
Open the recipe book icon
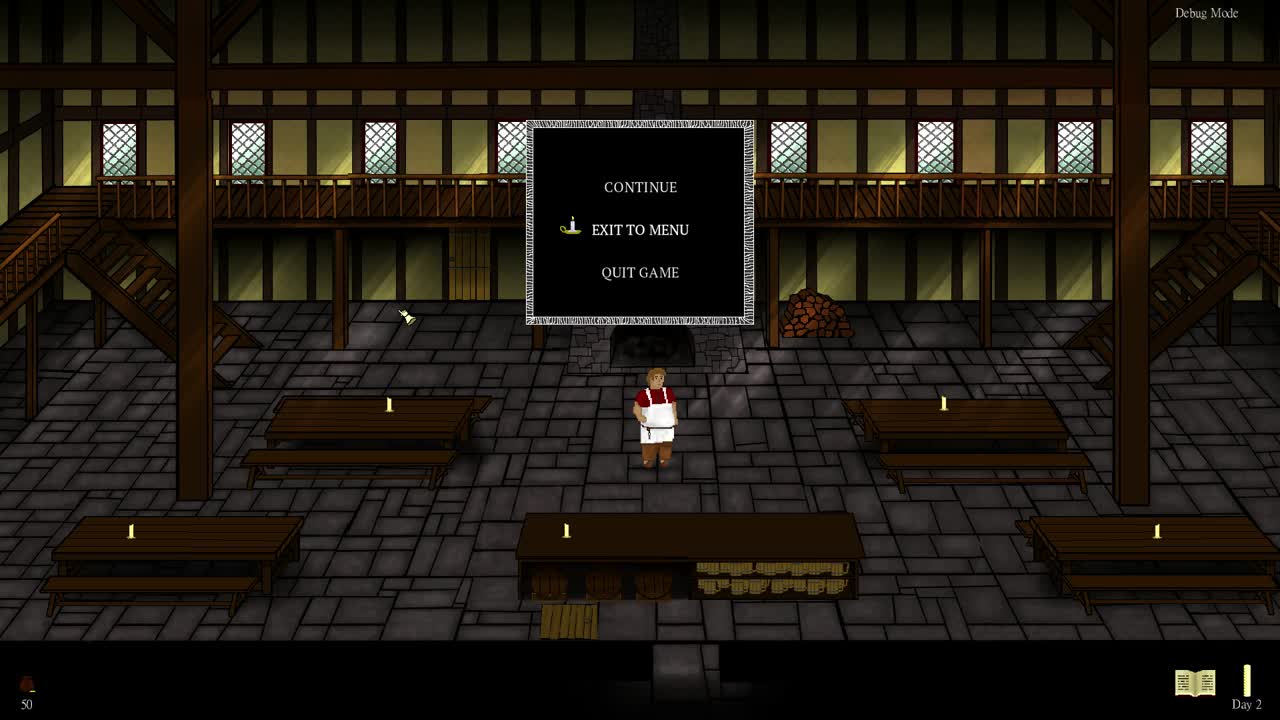[x=1196, y=683]
